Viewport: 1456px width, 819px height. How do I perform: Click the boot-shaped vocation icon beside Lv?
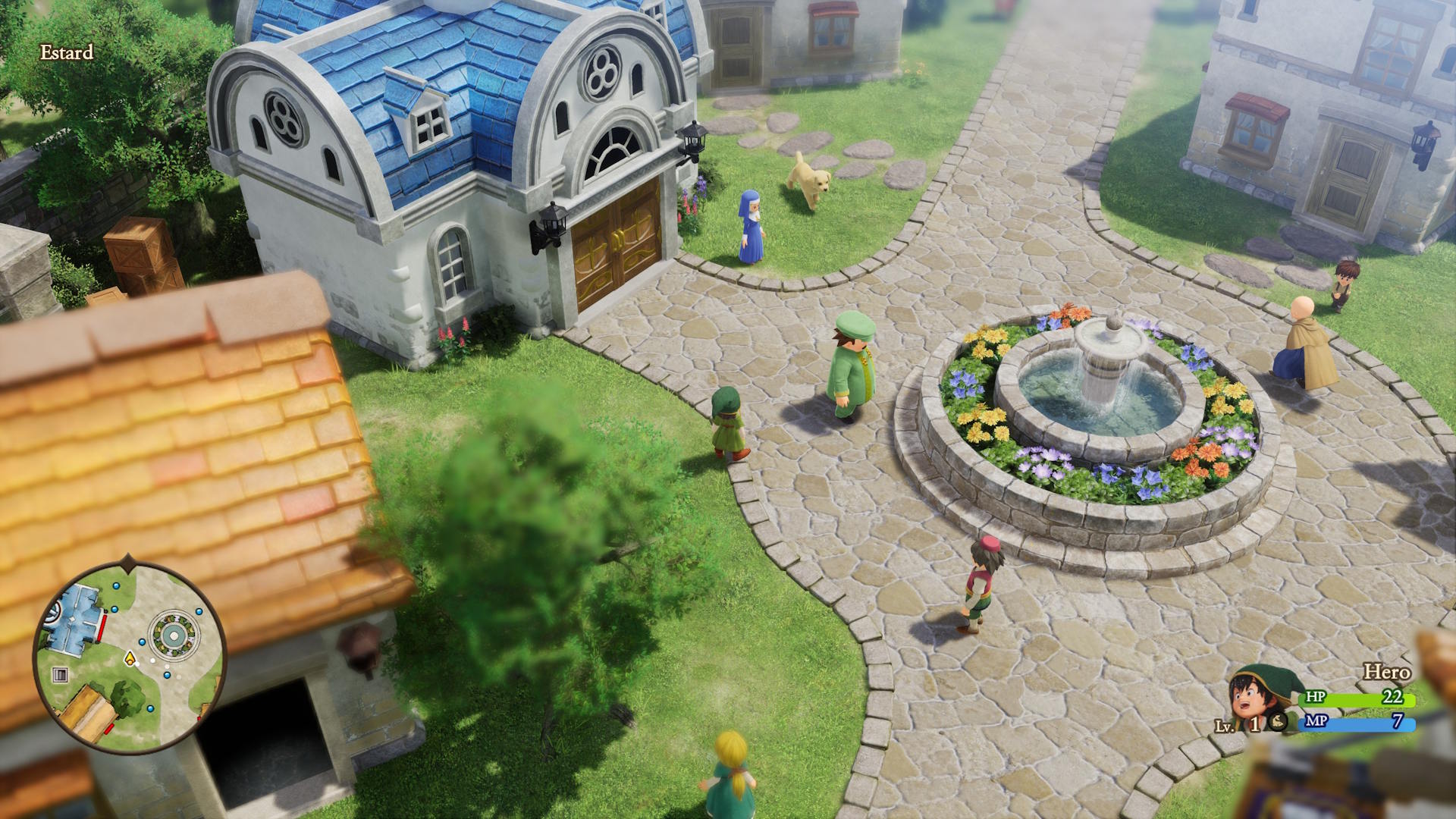click(1278, 723)
